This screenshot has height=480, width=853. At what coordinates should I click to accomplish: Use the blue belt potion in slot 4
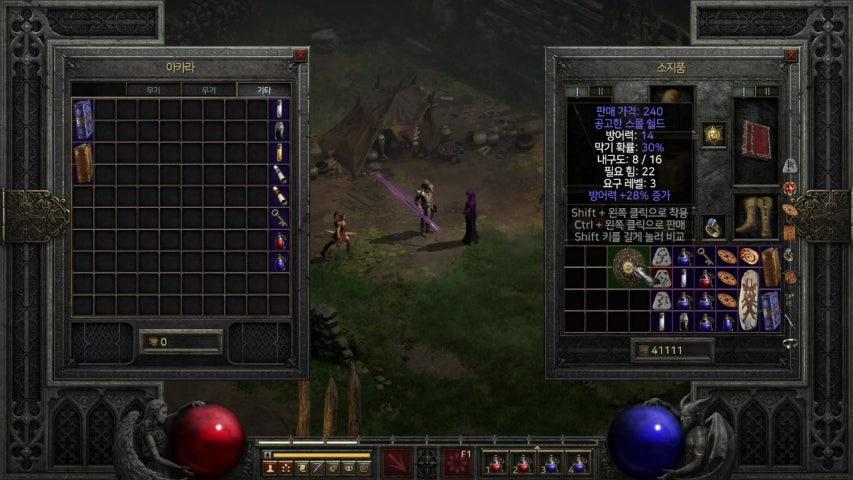577,464
